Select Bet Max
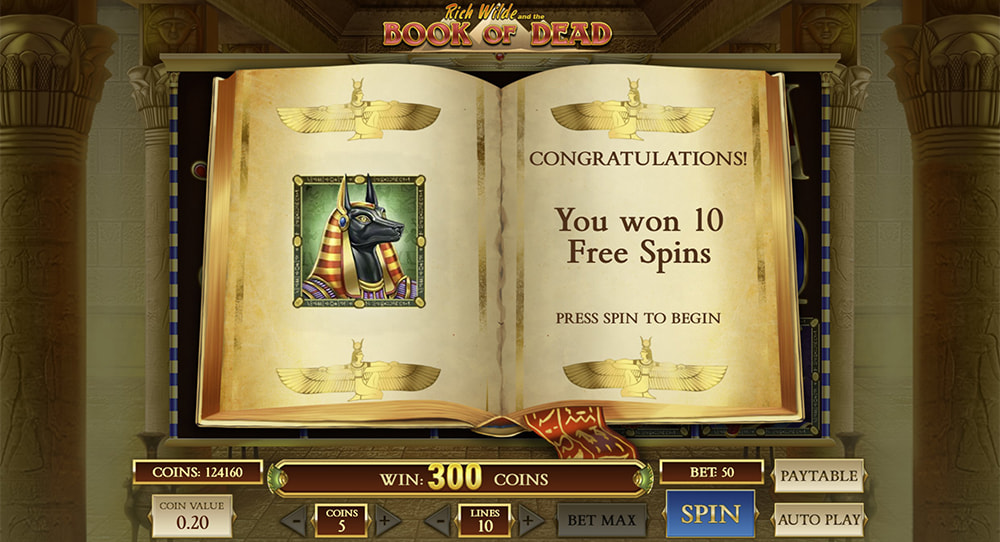The width and height of the screenshot is (1000, 542). click(600, 520)
